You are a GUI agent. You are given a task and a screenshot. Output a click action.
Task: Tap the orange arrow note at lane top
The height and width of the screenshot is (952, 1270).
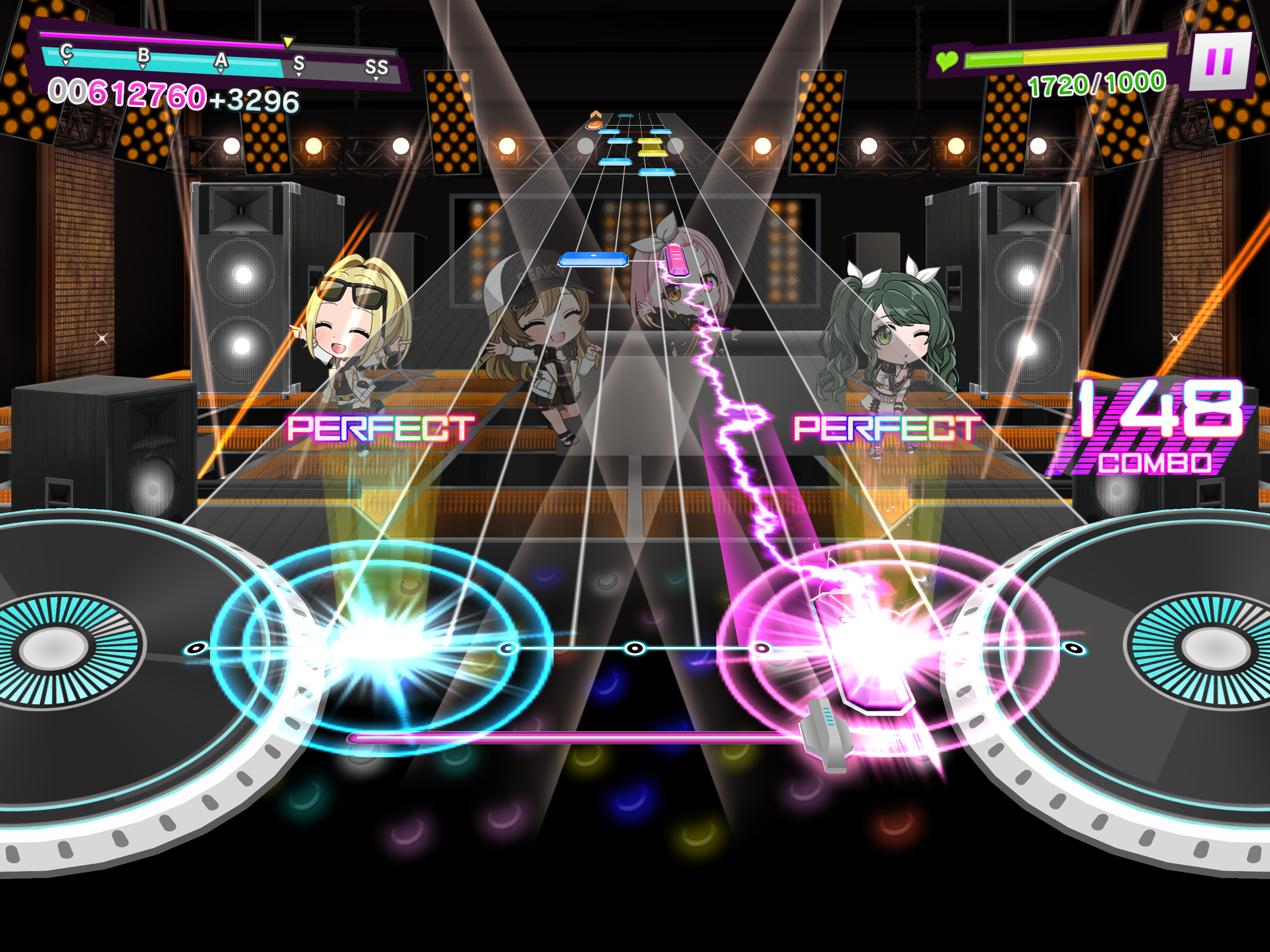pos(595,124)
